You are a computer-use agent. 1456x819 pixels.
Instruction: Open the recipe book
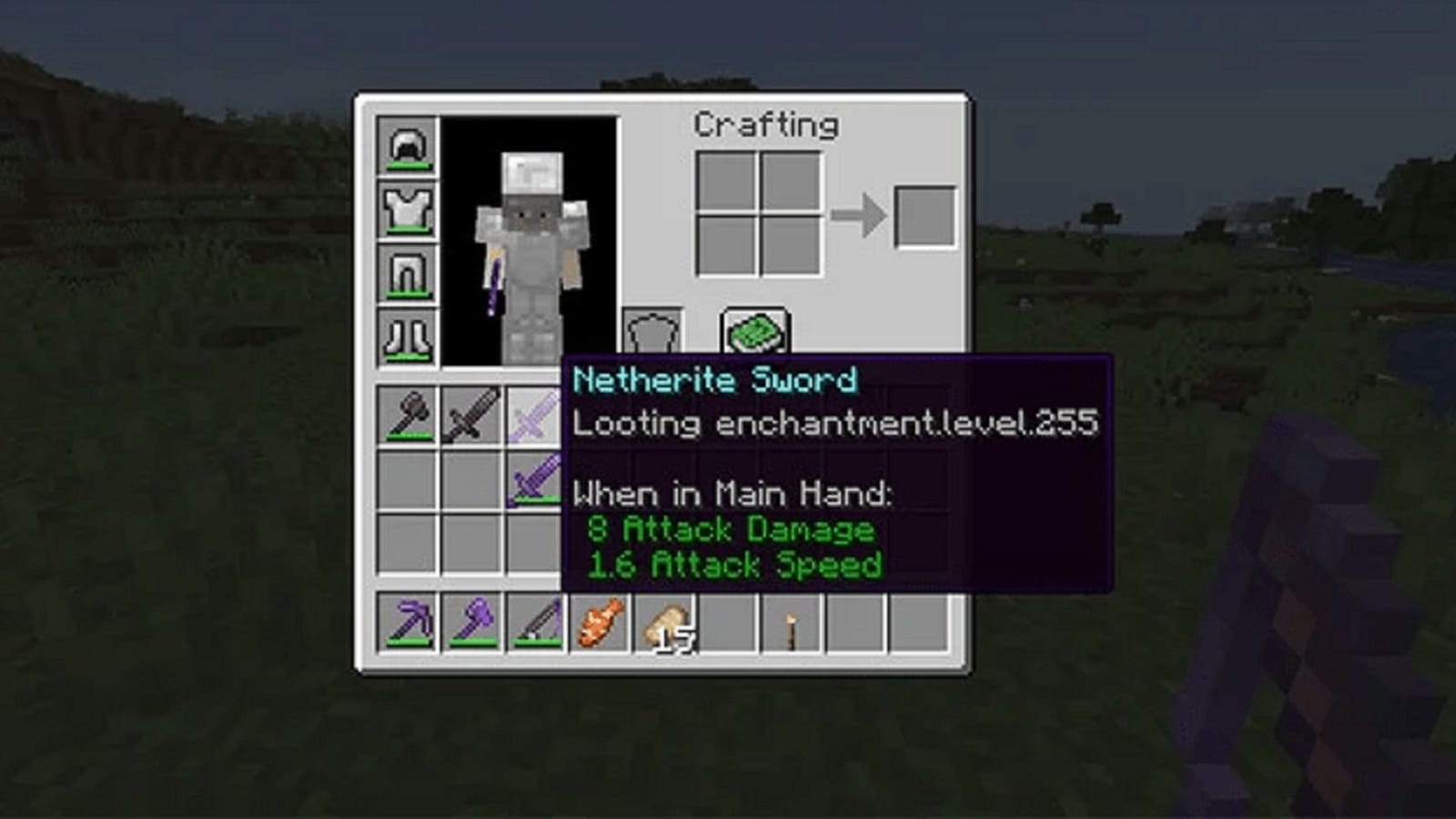tap(755, 331)
